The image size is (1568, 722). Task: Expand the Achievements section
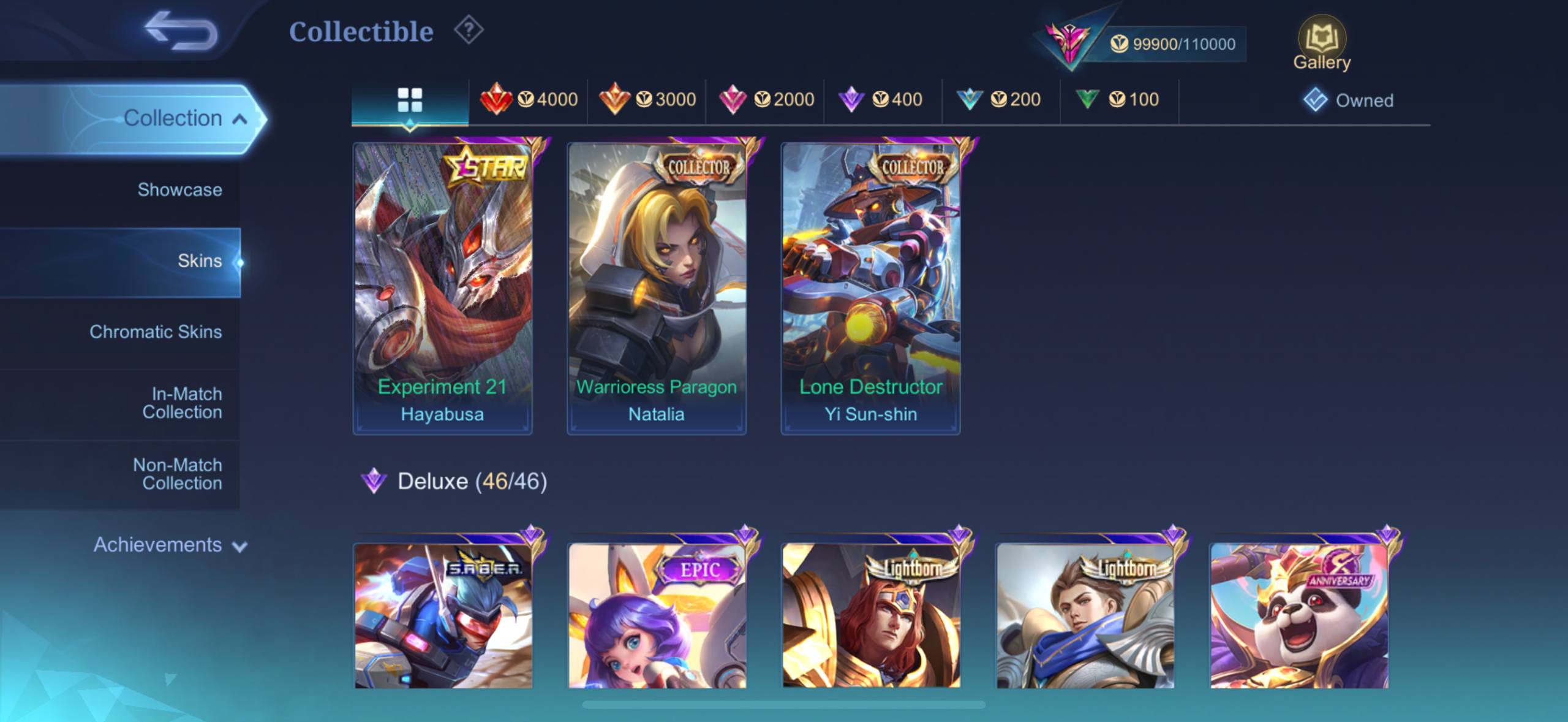(x=170, y=545)
